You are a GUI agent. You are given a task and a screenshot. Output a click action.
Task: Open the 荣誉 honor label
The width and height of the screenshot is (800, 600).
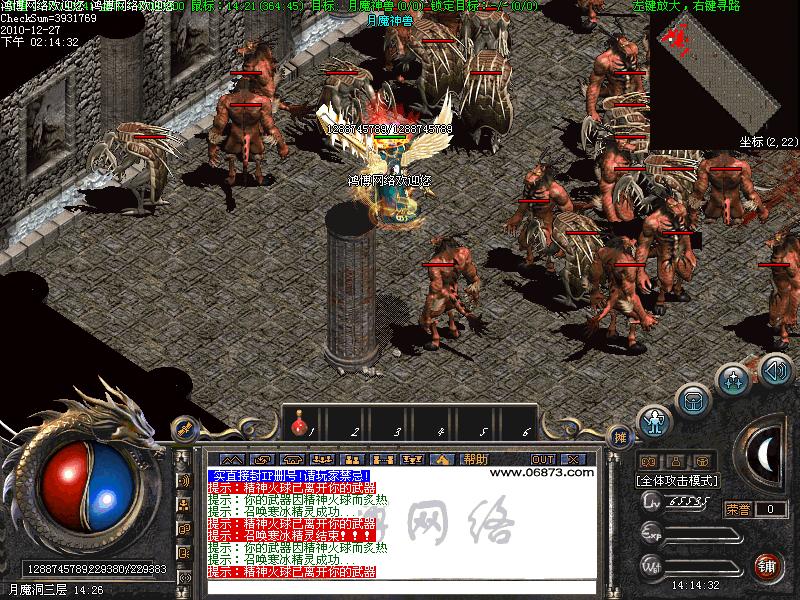pyautogui.click(x=739, y=509)
